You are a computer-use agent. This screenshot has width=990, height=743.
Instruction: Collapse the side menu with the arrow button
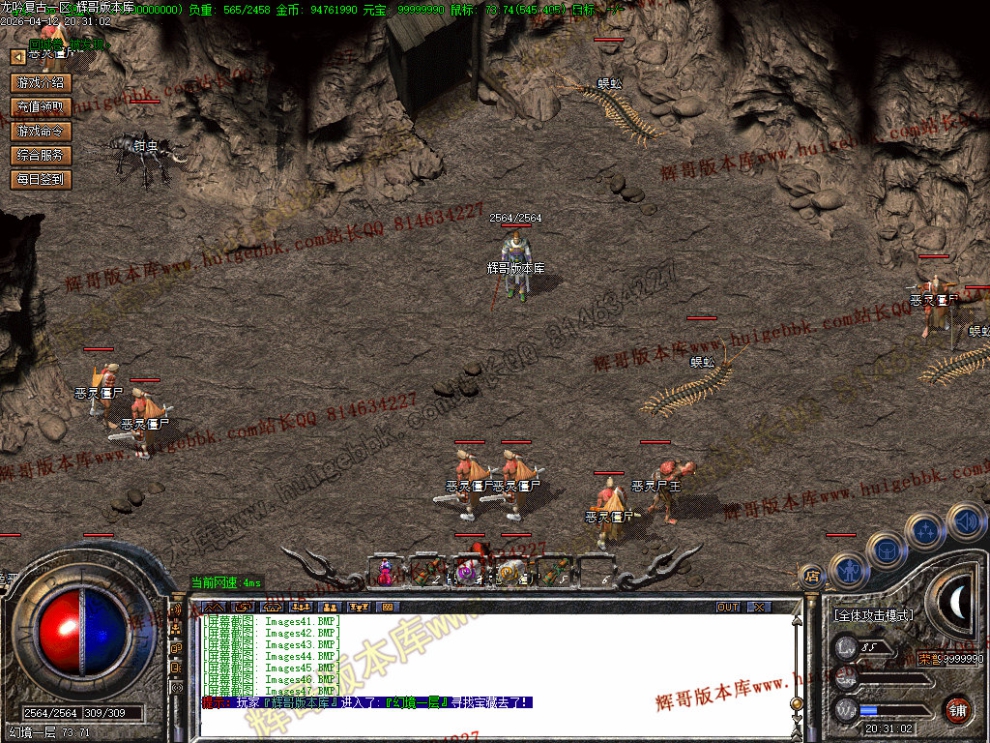click(x=17, y=57)
